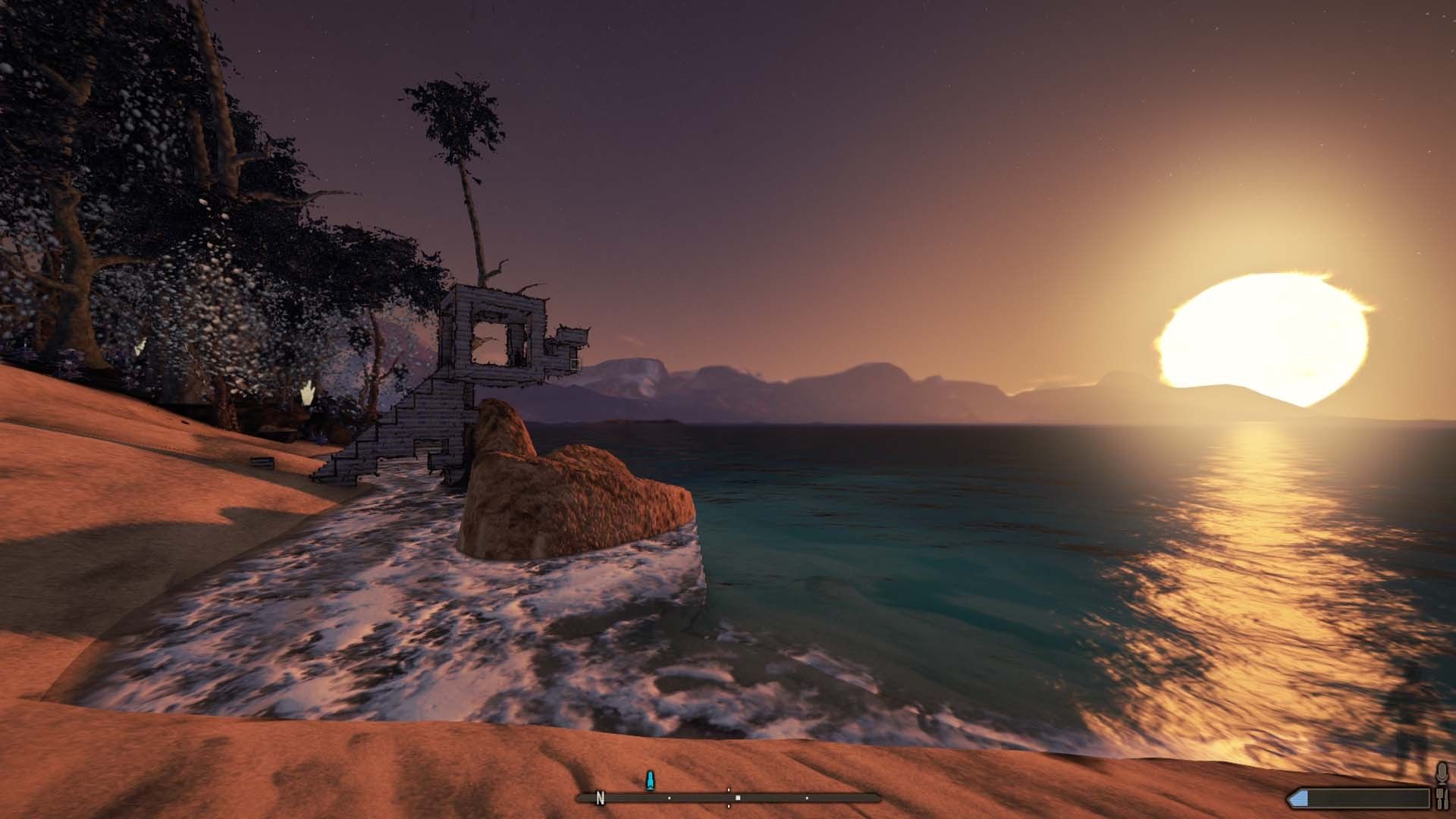The width and height of the screenshot is (1456, 819).
Task: Select the blue waypoint marker above compass
Action: coord(649,780)
